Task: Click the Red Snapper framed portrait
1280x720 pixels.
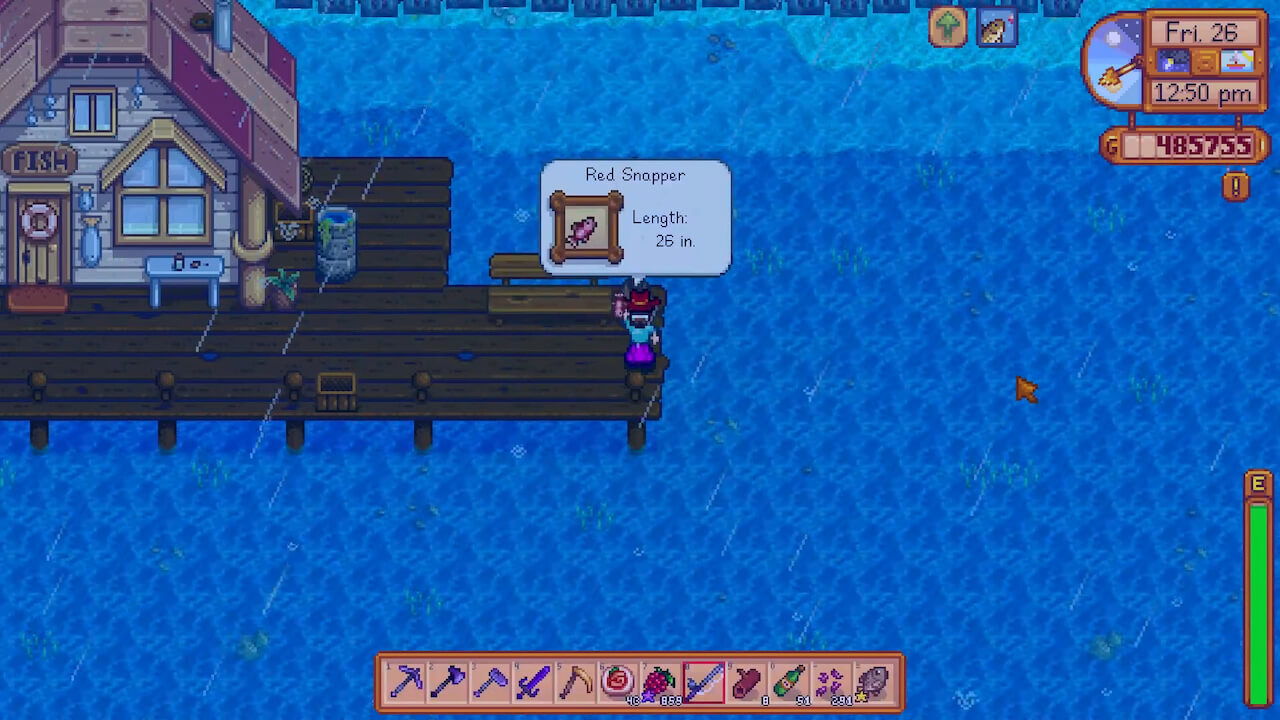Action: (586, 227)
